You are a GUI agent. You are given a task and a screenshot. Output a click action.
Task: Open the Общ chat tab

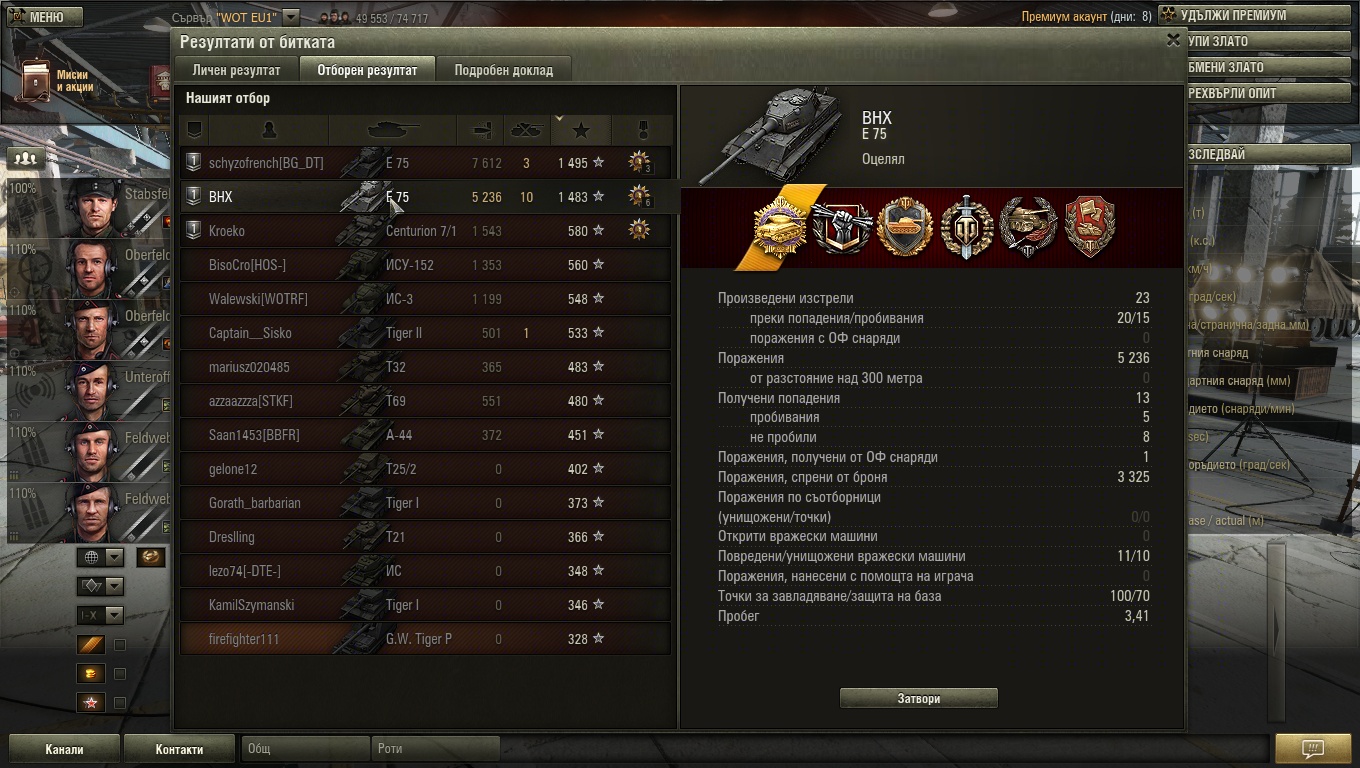point(304,749)
